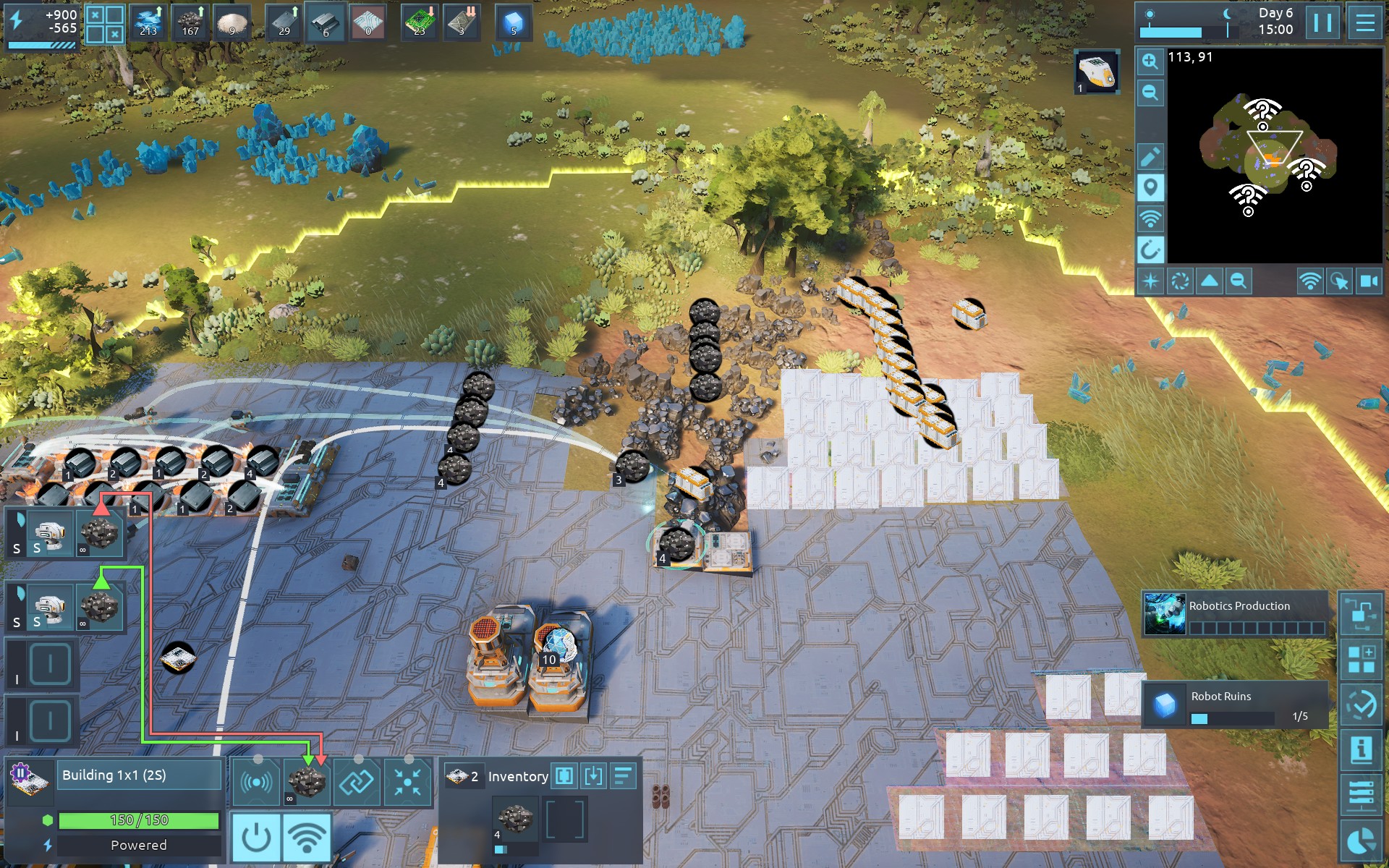Click the link chain behavior button

pos(357,781)
